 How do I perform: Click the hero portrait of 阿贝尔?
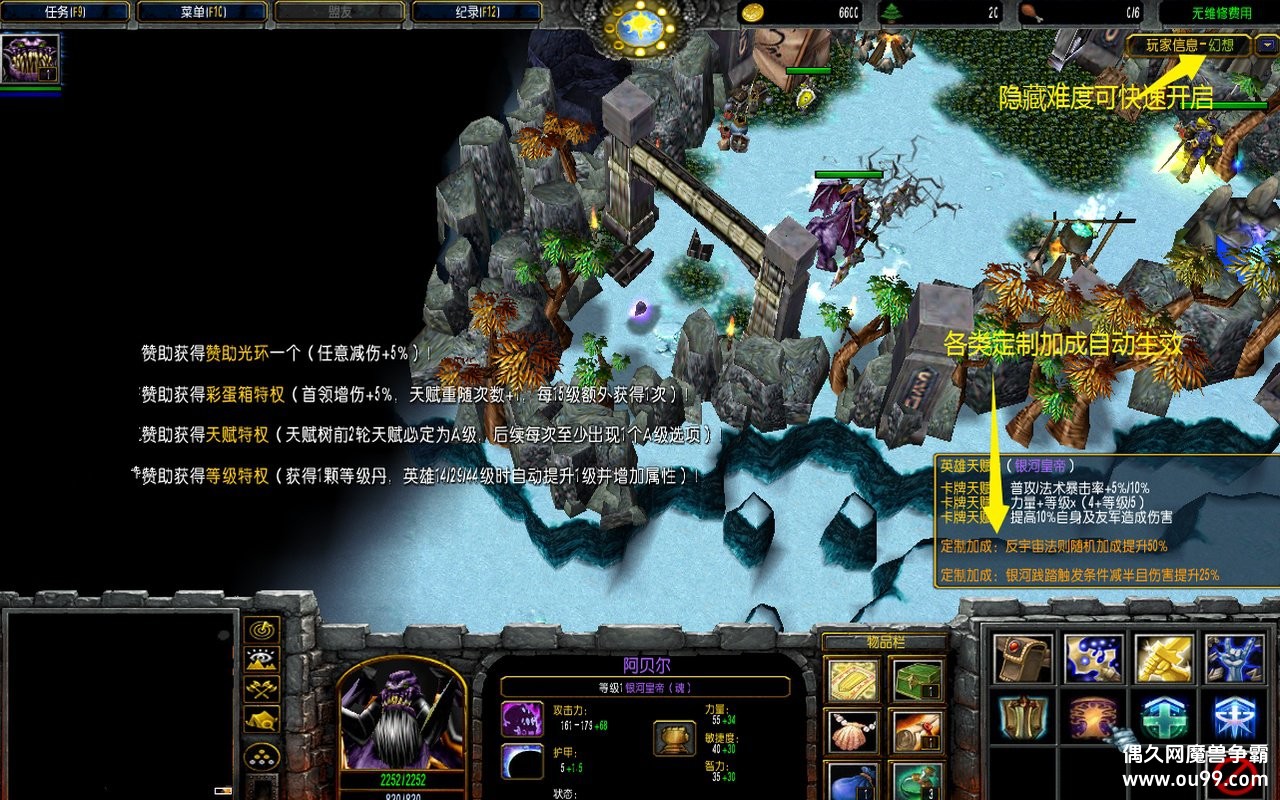click(400, 720)
